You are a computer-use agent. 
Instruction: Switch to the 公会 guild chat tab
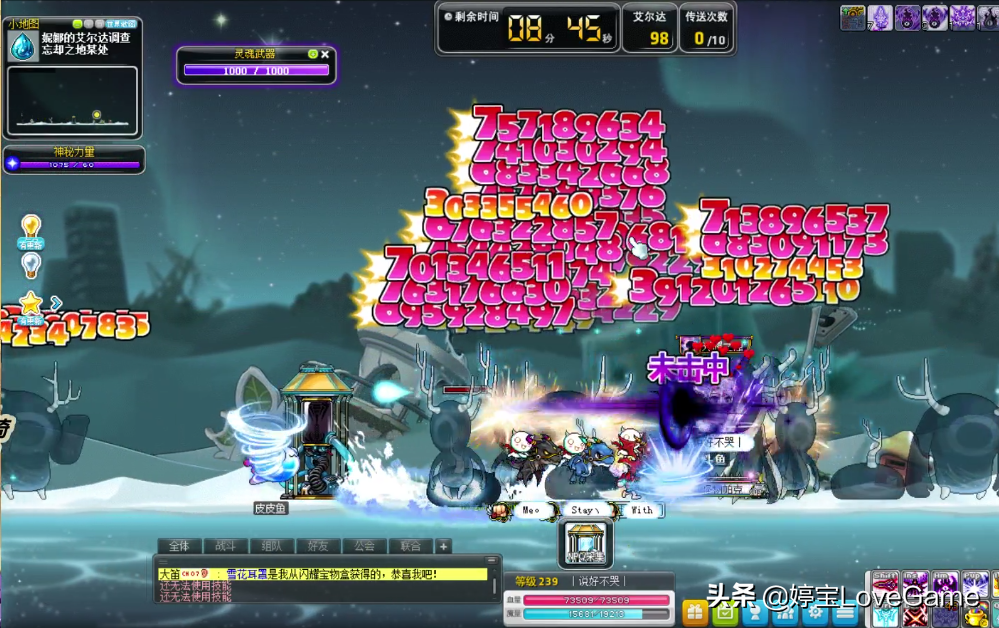coord(364,546)
